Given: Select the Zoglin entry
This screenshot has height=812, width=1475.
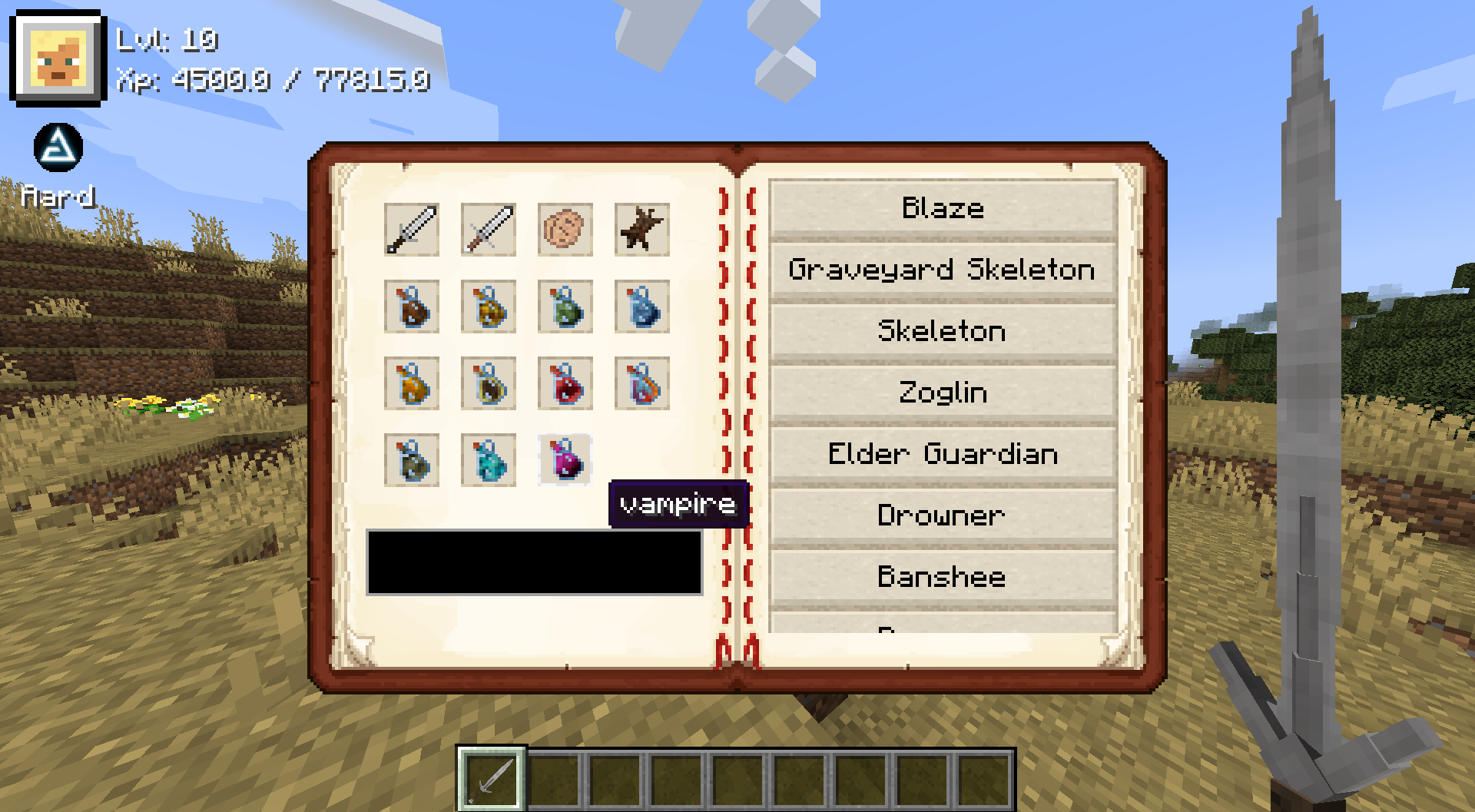Looking at the screenshot, I should coord(943,392).
